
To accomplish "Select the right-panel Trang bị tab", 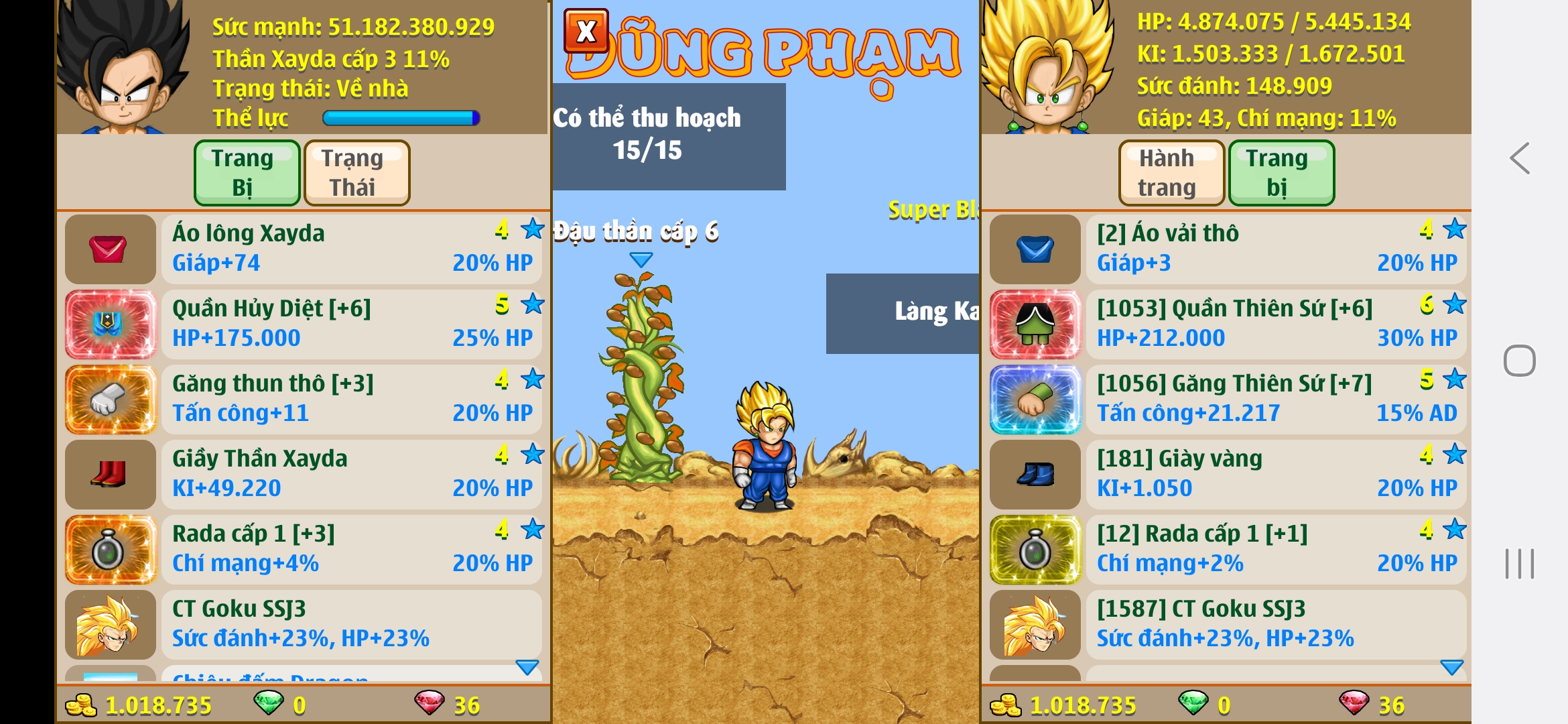I will 1281,172.
